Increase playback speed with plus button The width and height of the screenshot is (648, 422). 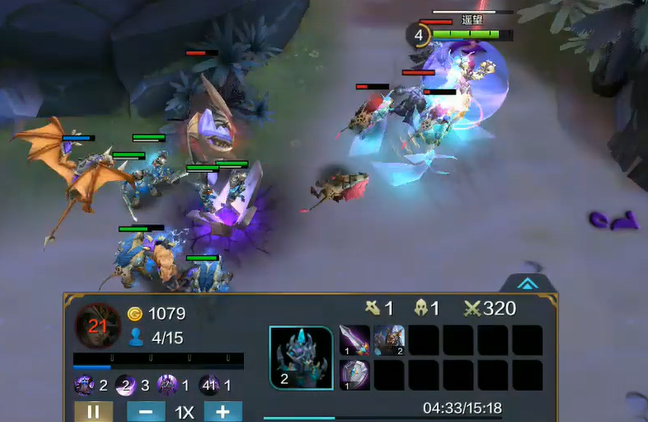[x=223, y=411]
